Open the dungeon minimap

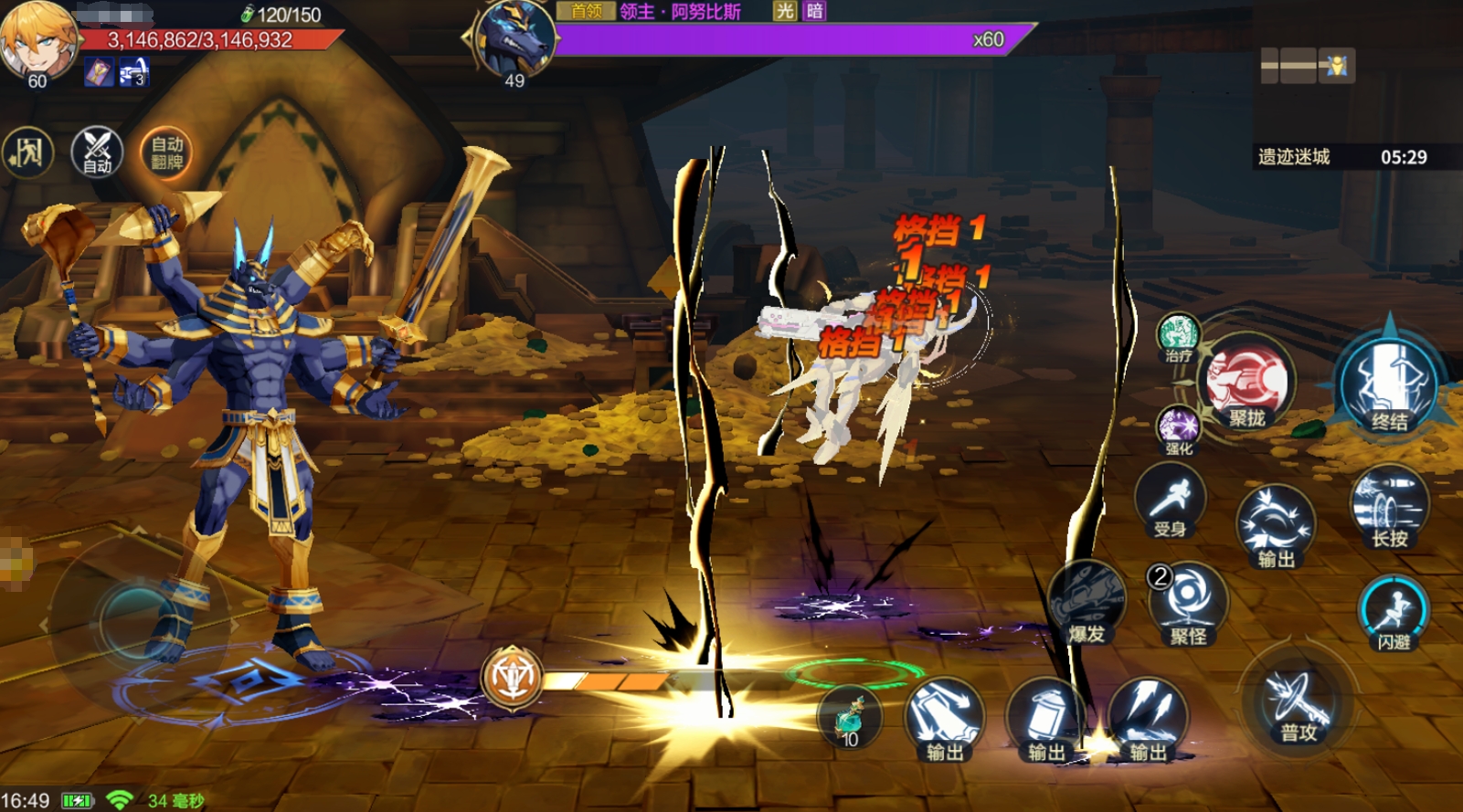(x=1307, y=66)
